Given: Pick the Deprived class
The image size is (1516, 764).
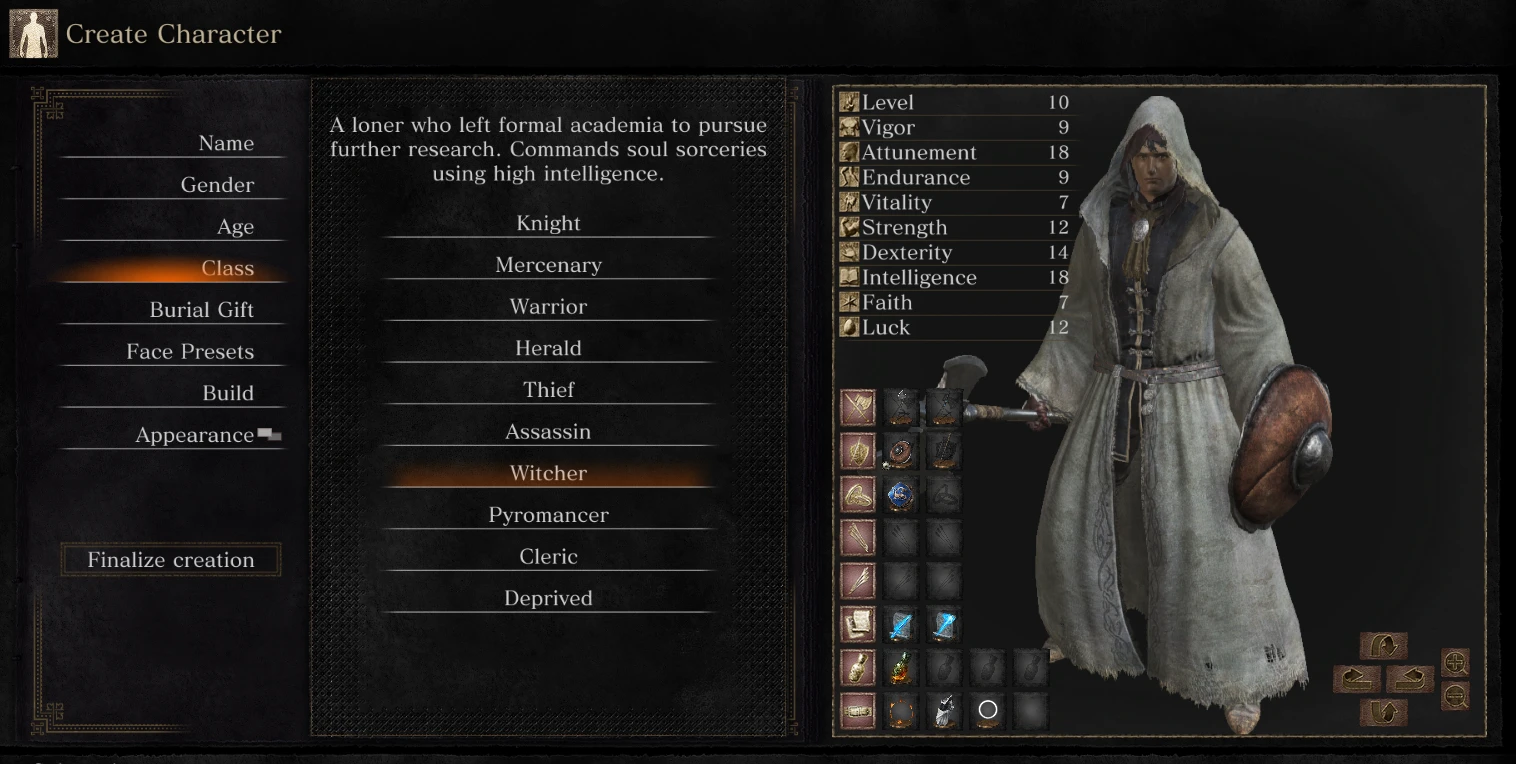Looking at the screenshot, I should 547,597.
